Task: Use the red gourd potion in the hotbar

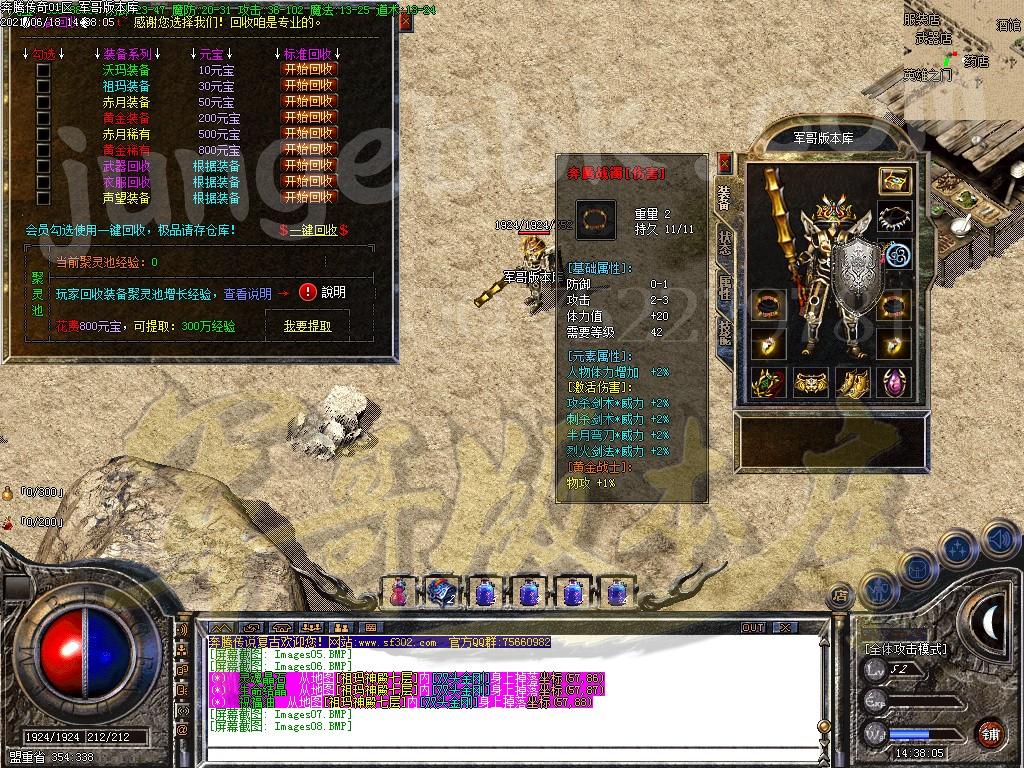Action: (x=399, y=592)
